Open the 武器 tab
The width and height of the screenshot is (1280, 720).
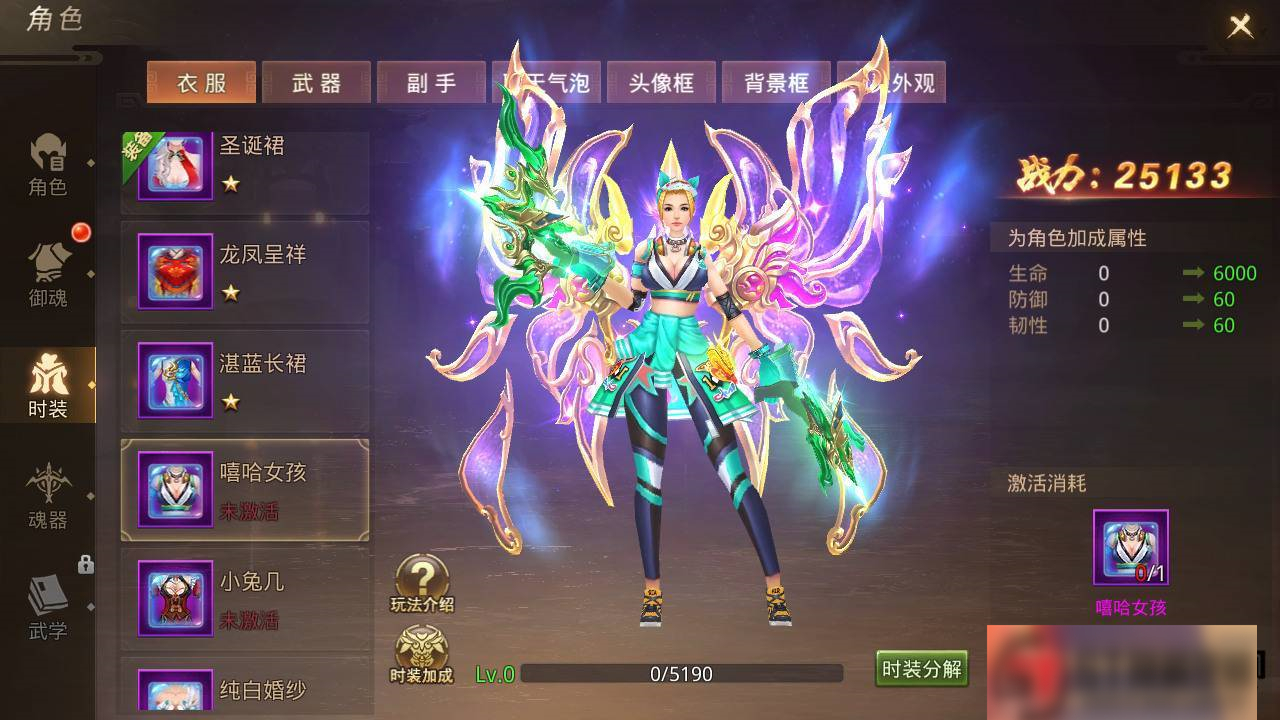[x=316, y=82]
